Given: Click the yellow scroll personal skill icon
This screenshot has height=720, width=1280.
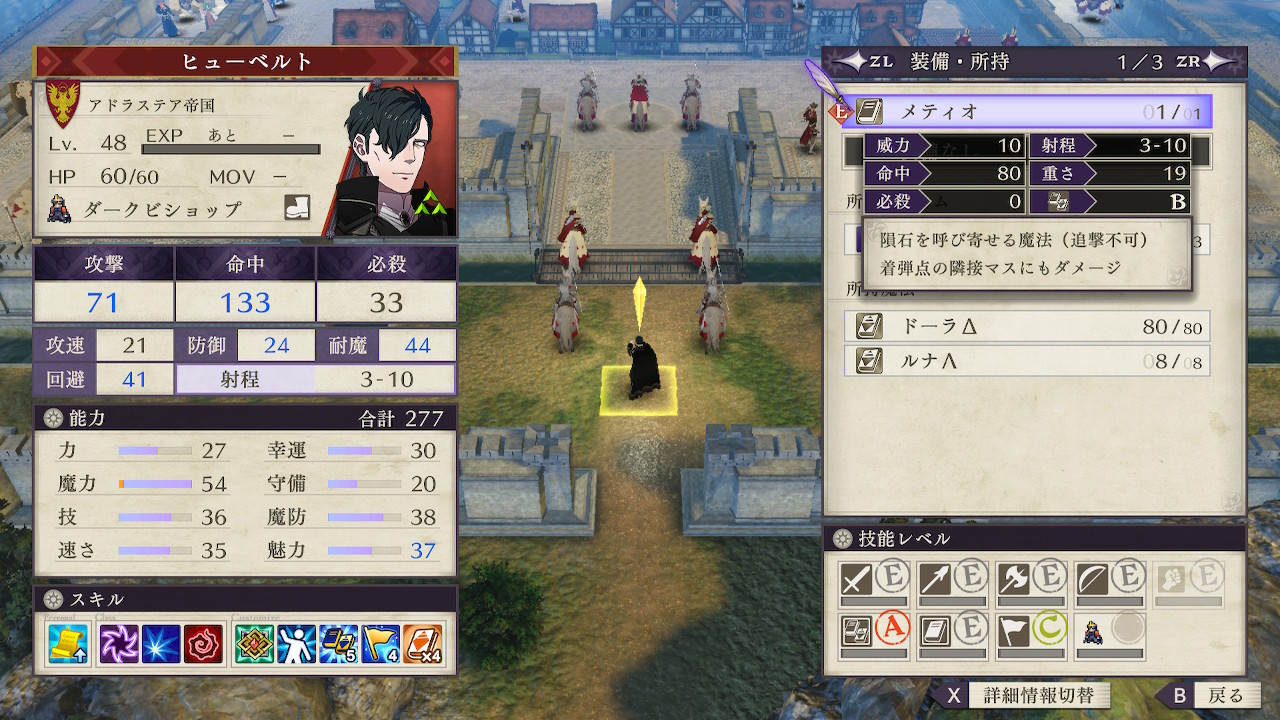Looking at the screenshot, I should [68, 644].
